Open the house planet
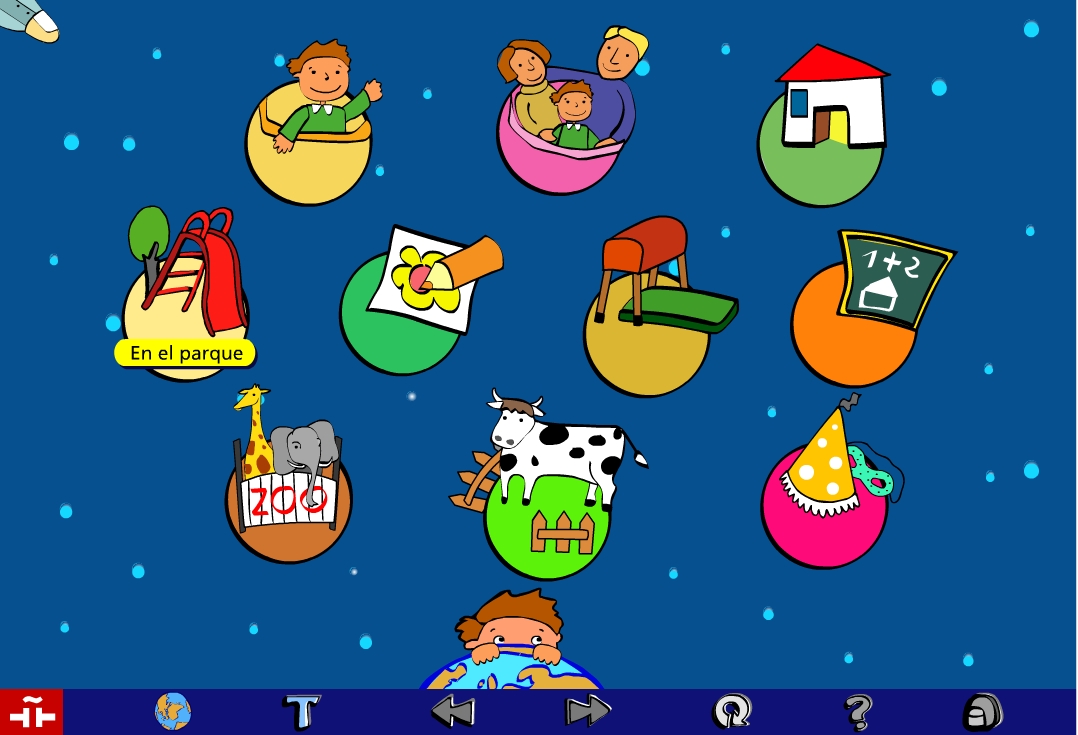The image size is (1078, 735). pos(822,130)
